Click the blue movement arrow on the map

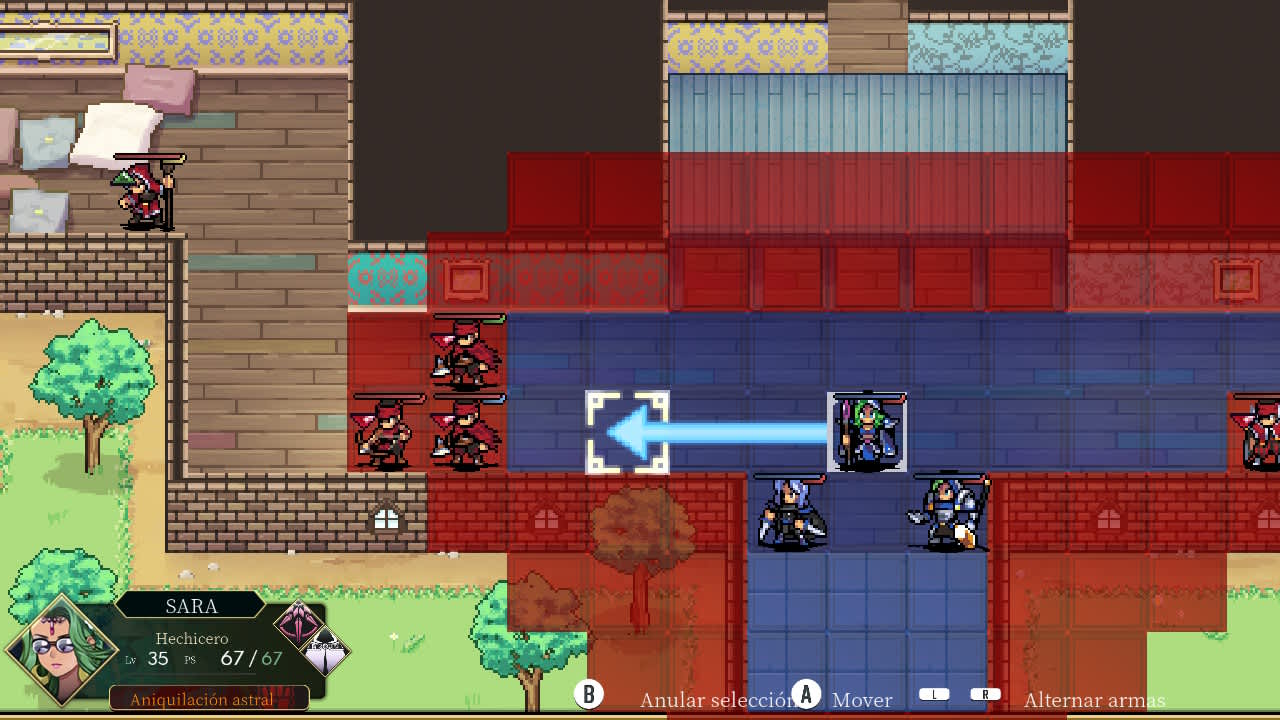[x=720, y=432]
